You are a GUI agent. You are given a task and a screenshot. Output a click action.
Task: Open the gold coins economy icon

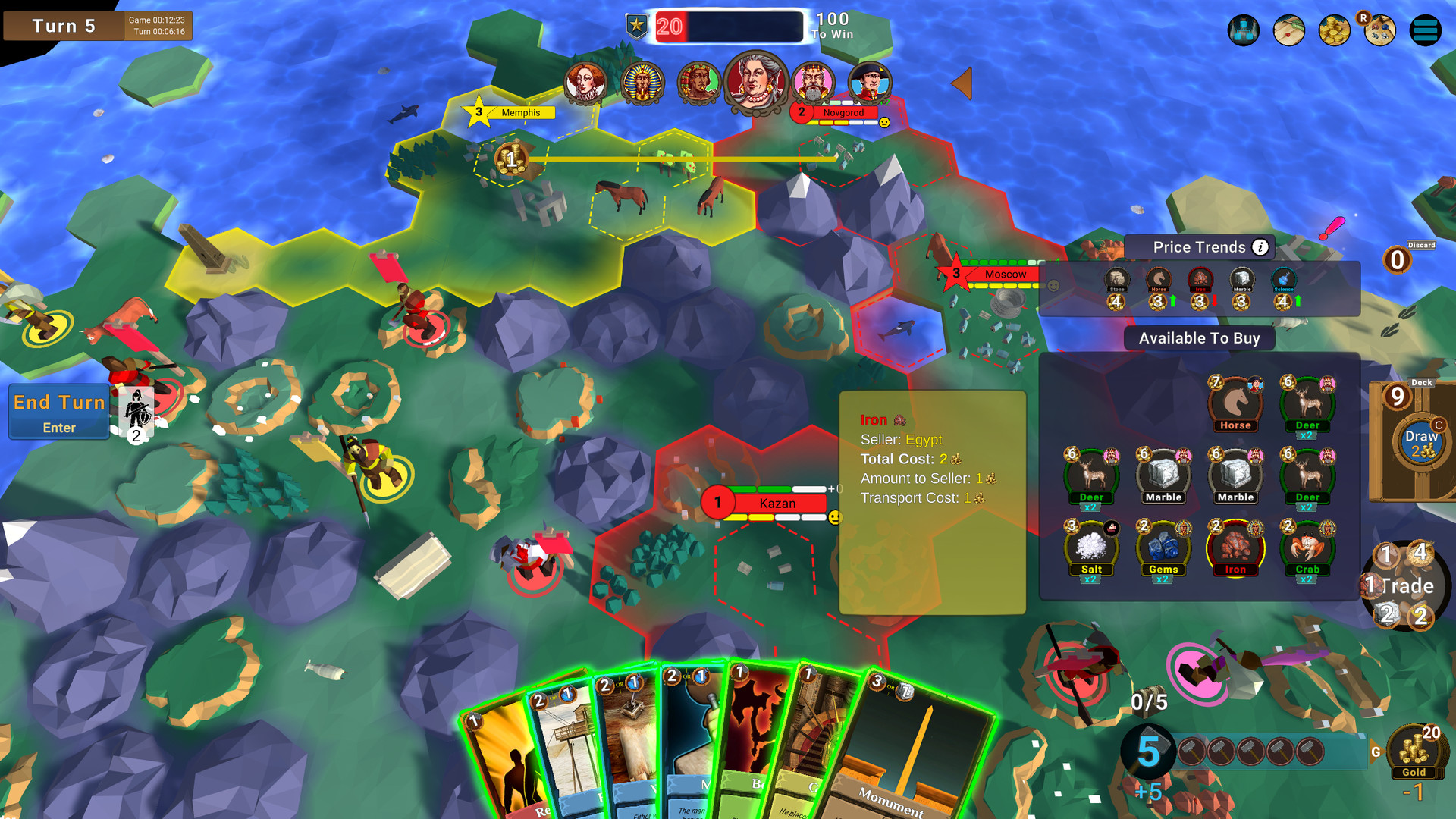[1334, 30]
